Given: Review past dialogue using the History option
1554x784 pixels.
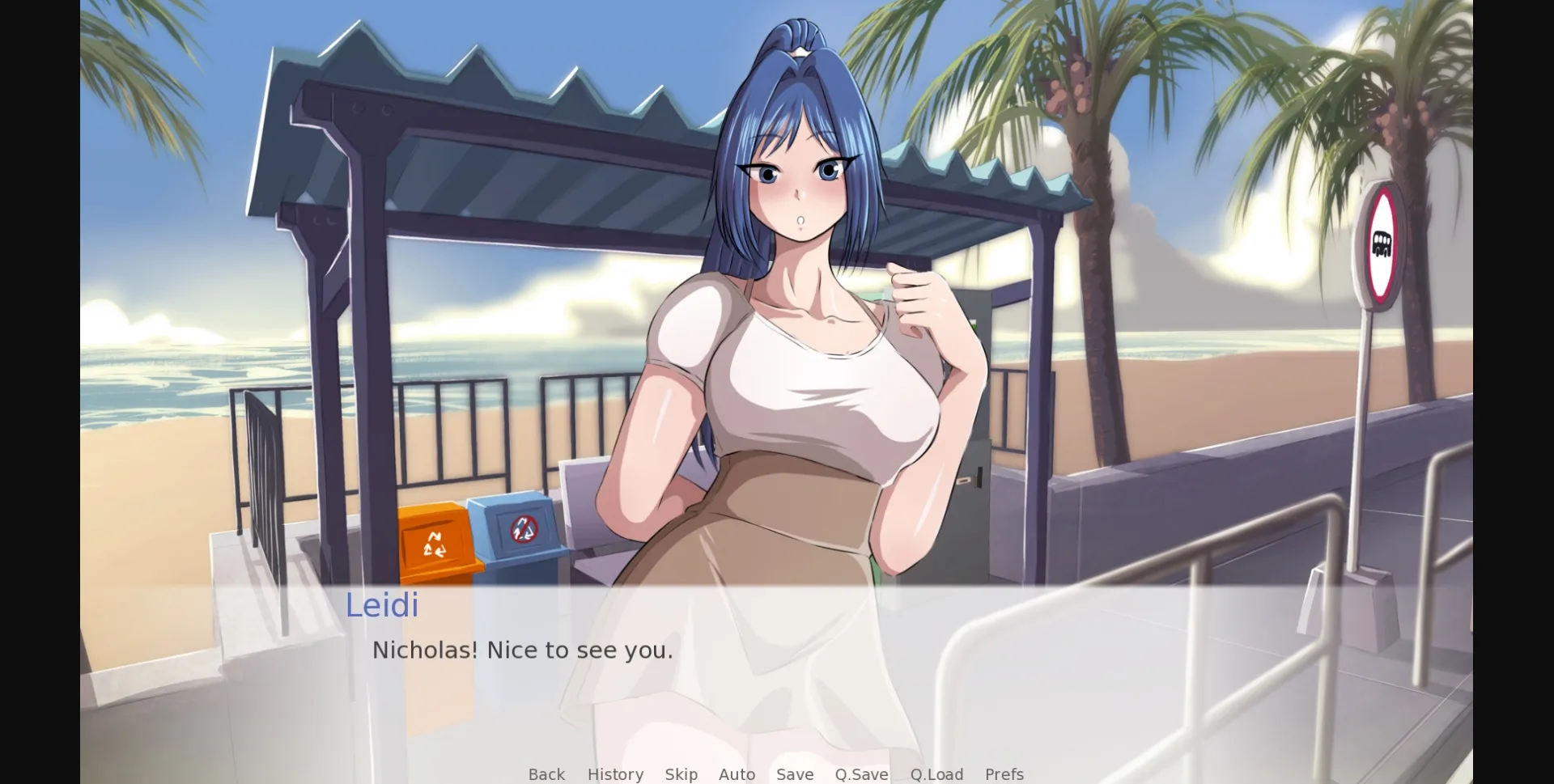Looking at the screenshot, I should tap(615, 774).
